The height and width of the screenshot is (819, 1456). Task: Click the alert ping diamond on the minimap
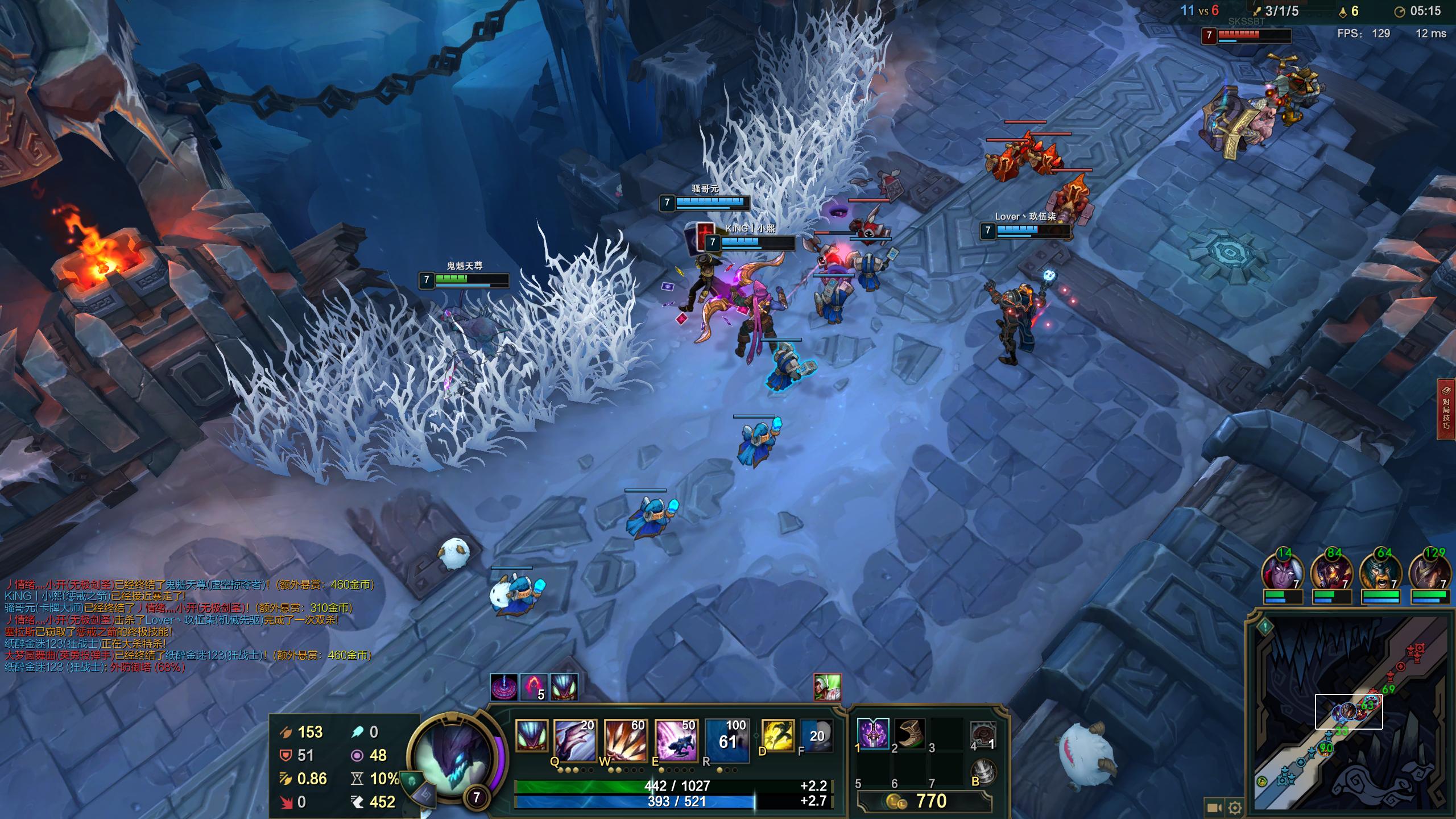pyautogui.click(x=1265, y=627)
